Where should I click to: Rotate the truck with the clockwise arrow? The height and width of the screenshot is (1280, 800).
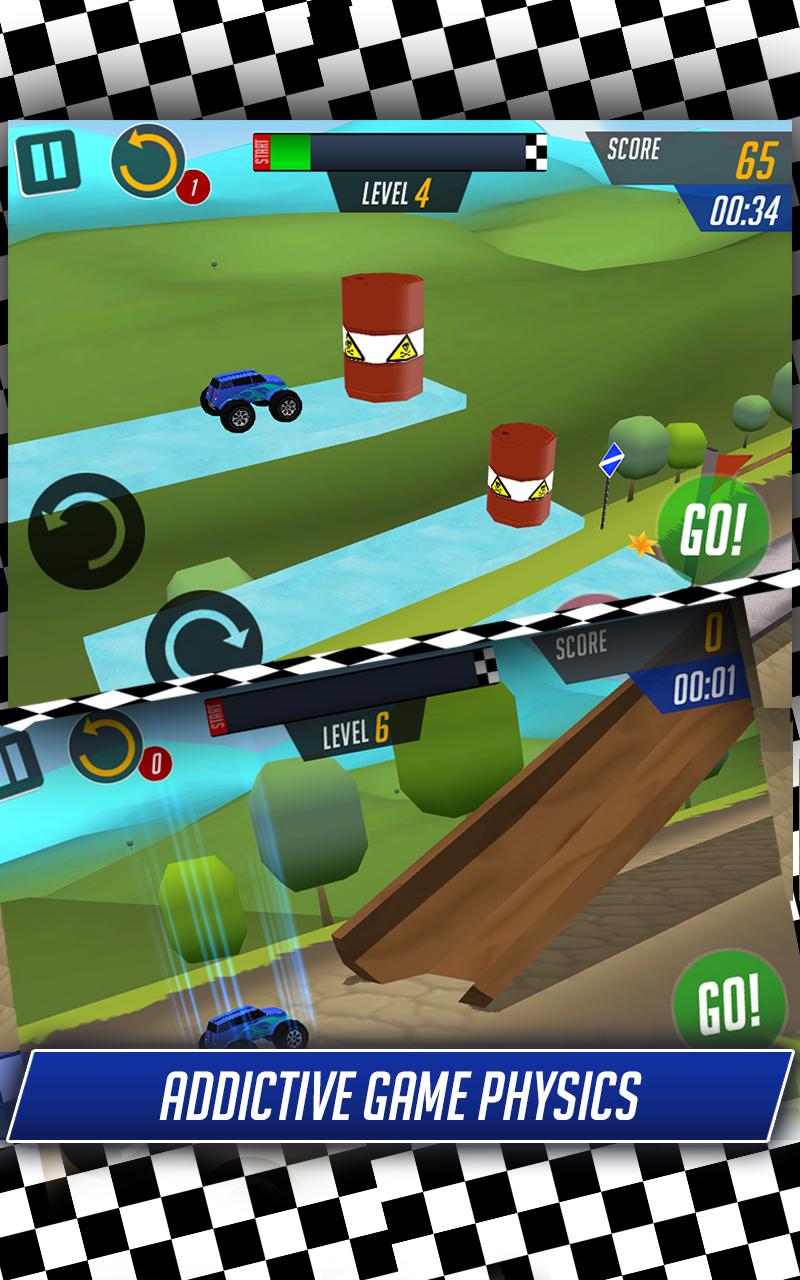coord(203,641)
